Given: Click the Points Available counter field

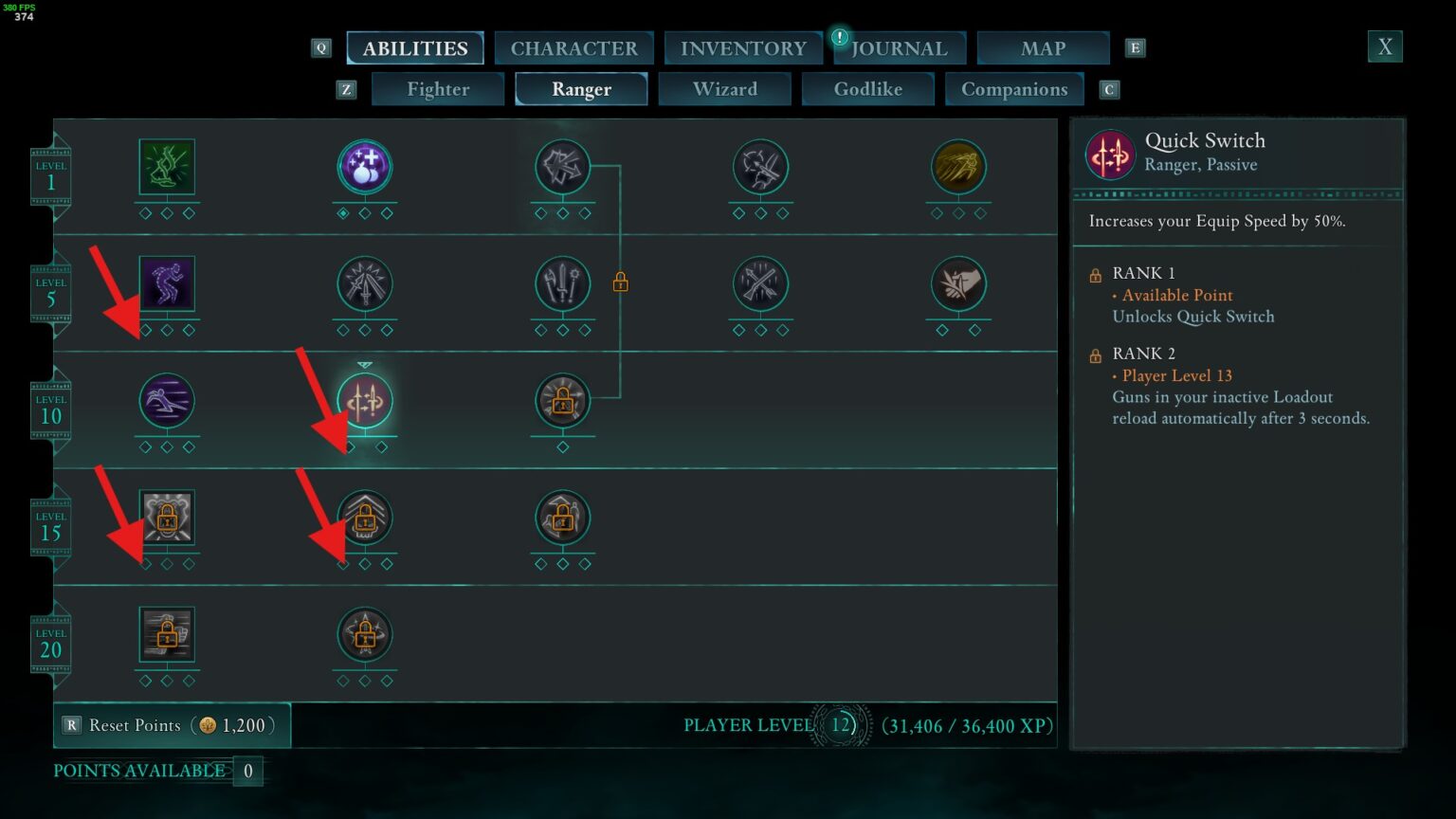Looking at the screenshot, I should click(x=247, y=771).
